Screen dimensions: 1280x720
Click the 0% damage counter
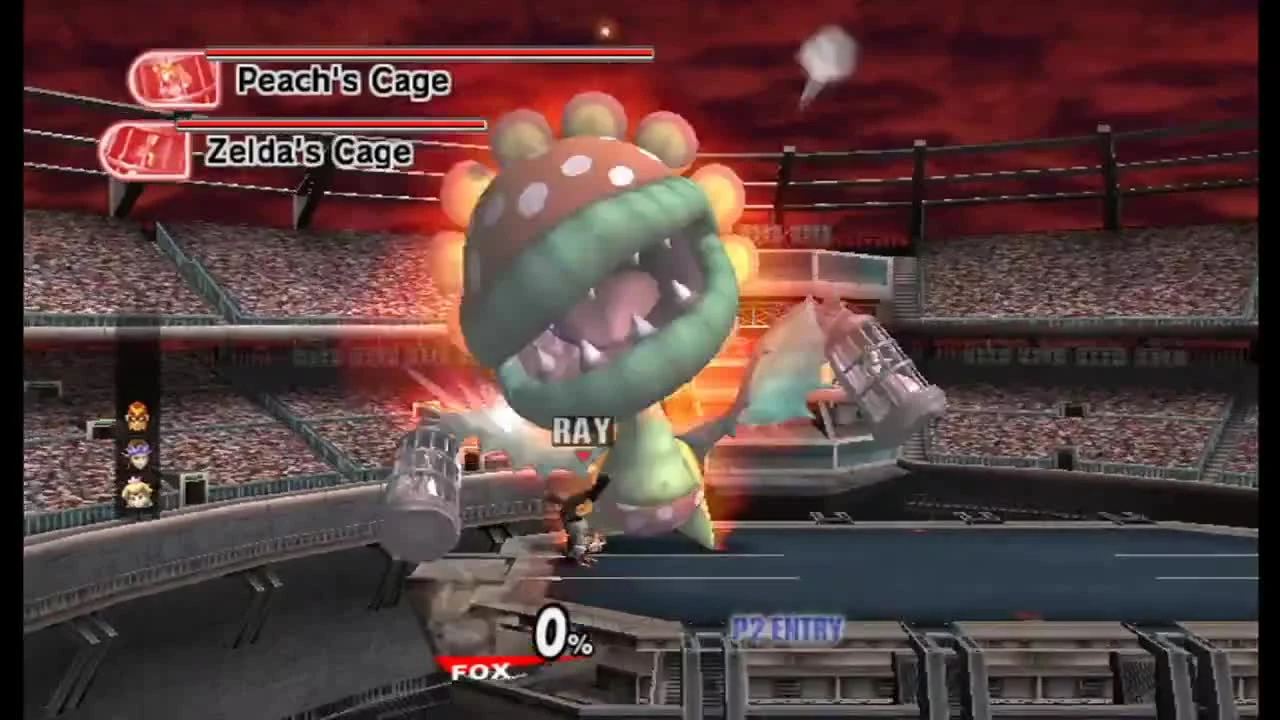pyautogui.click(x=566, y=634)
